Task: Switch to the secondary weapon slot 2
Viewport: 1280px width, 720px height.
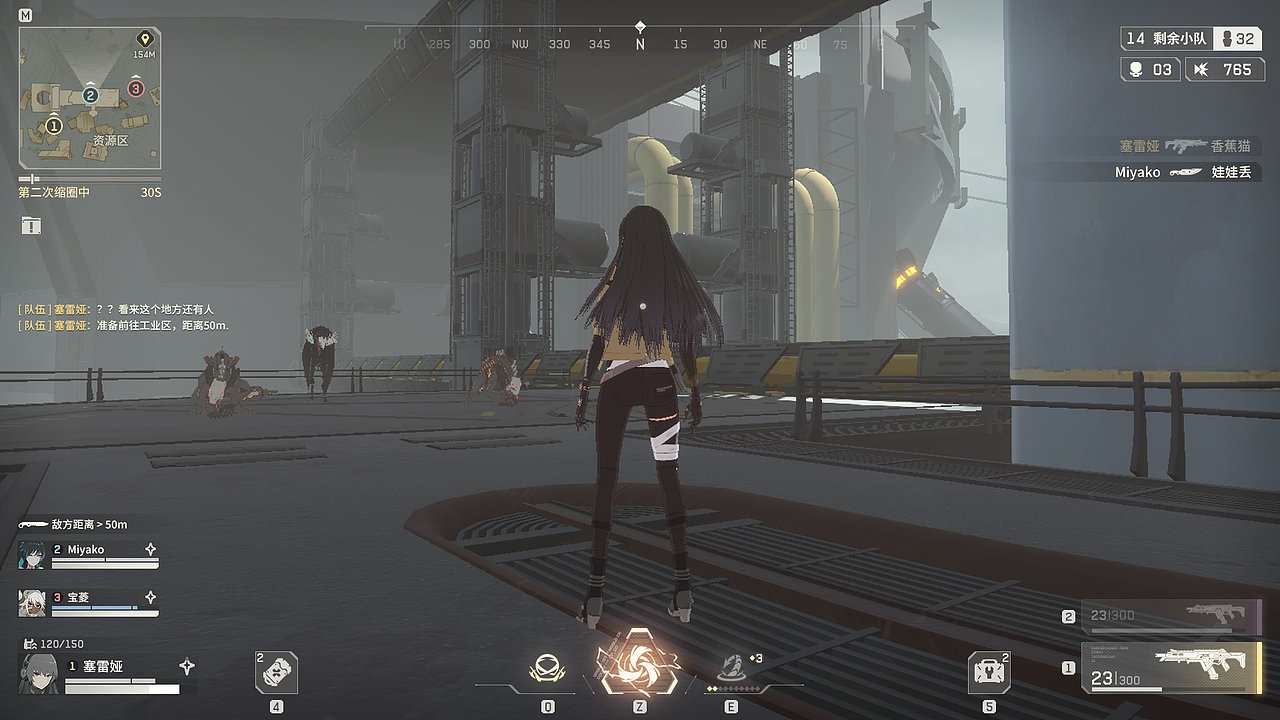Action: coord(1170,616)
